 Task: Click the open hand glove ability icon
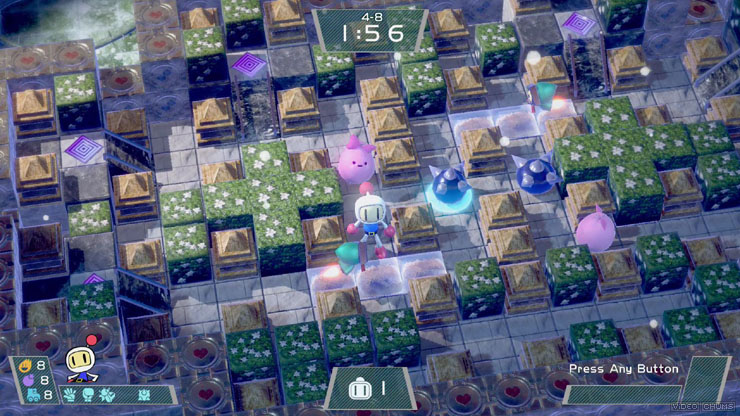[68, 394]
